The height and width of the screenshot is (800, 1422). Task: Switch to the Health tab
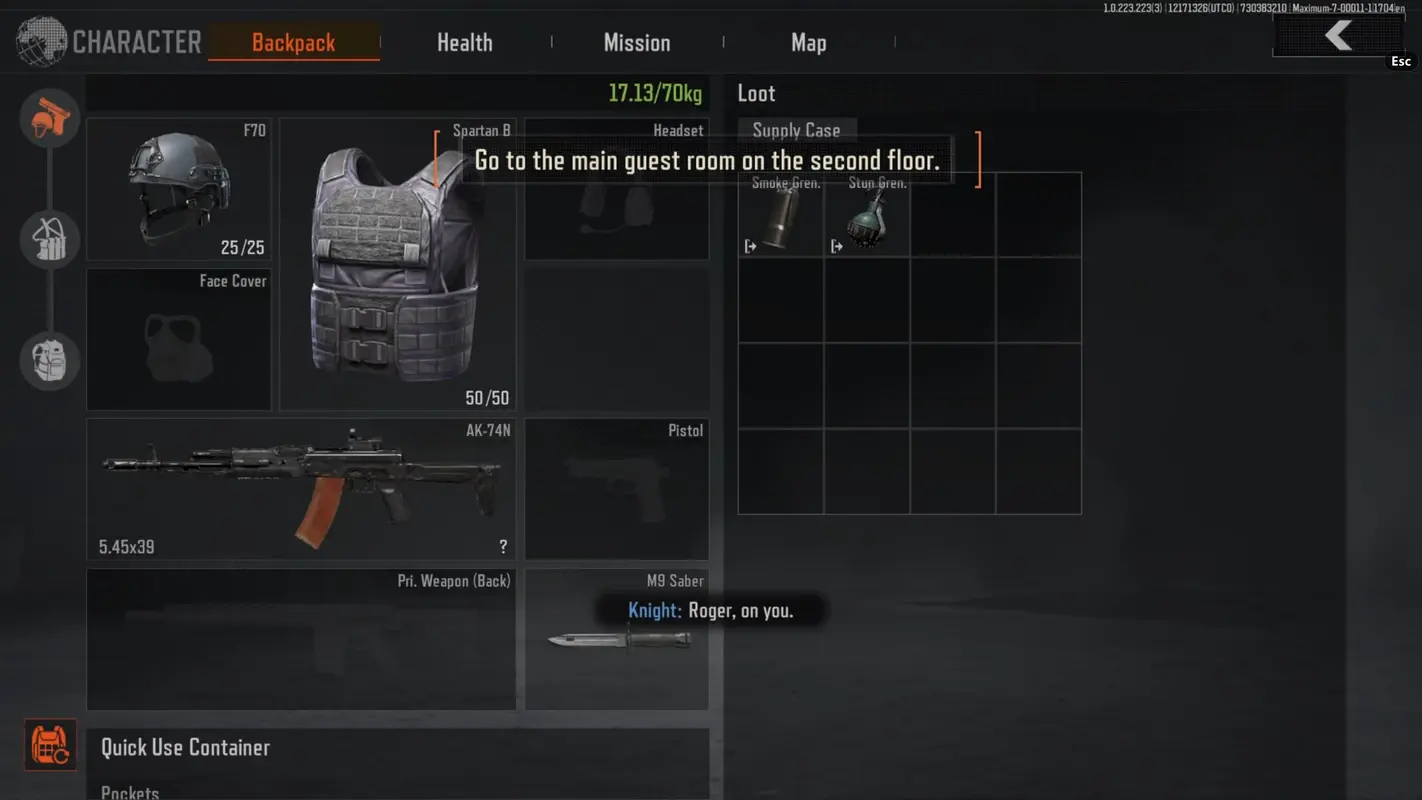[x=464, y=42]
